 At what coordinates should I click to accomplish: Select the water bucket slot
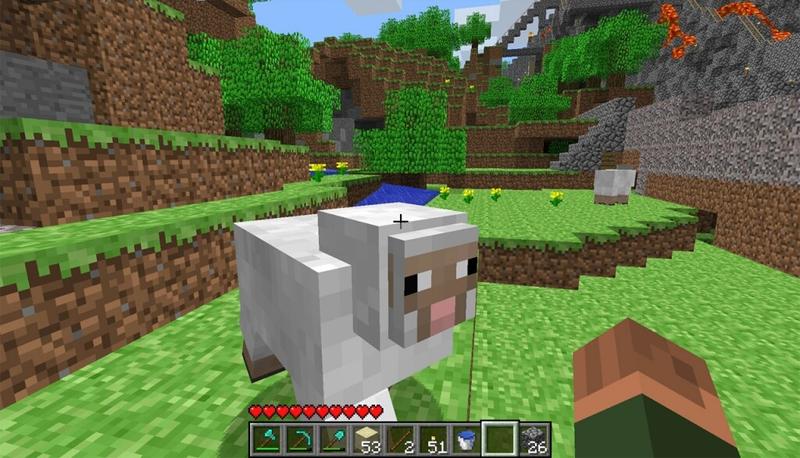click(465, 438)
